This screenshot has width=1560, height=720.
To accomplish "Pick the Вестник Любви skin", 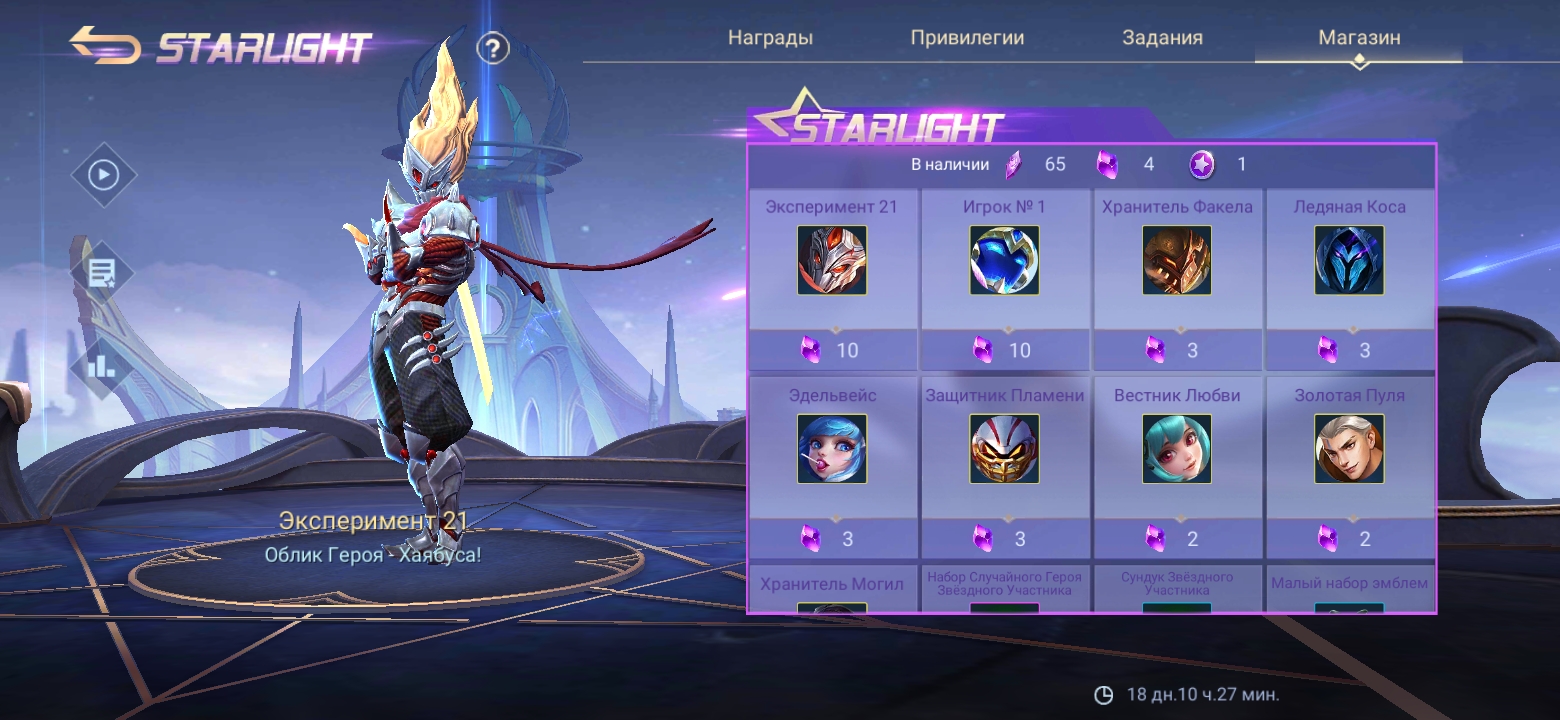I will 1177,449.
